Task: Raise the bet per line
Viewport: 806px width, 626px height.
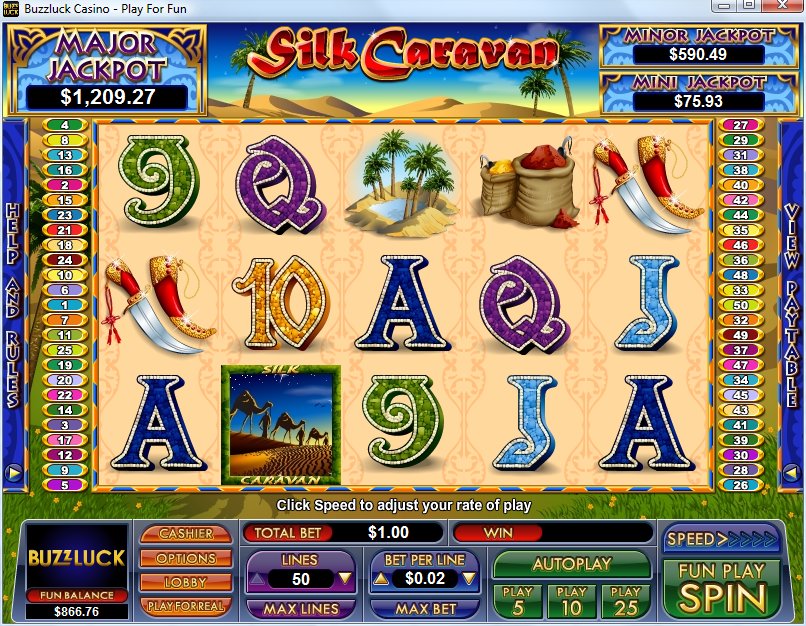Action: pos(380,579)
